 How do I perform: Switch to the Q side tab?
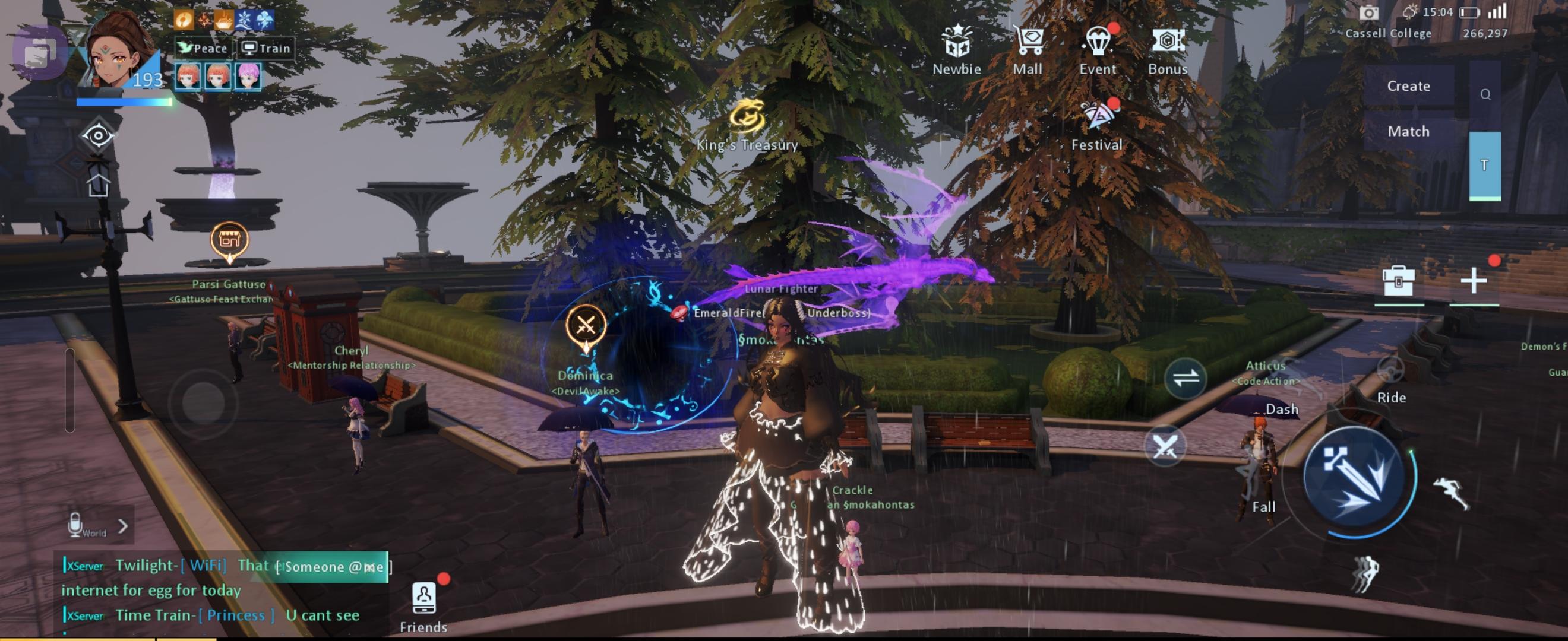(x=1485, y=94)
